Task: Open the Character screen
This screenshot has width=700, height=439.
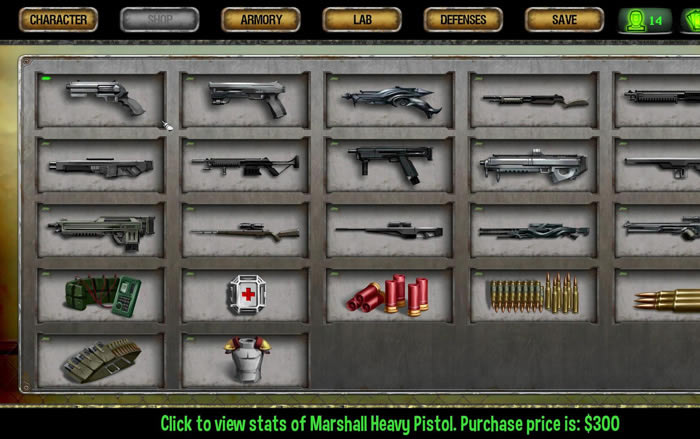Action: (59, 20)
